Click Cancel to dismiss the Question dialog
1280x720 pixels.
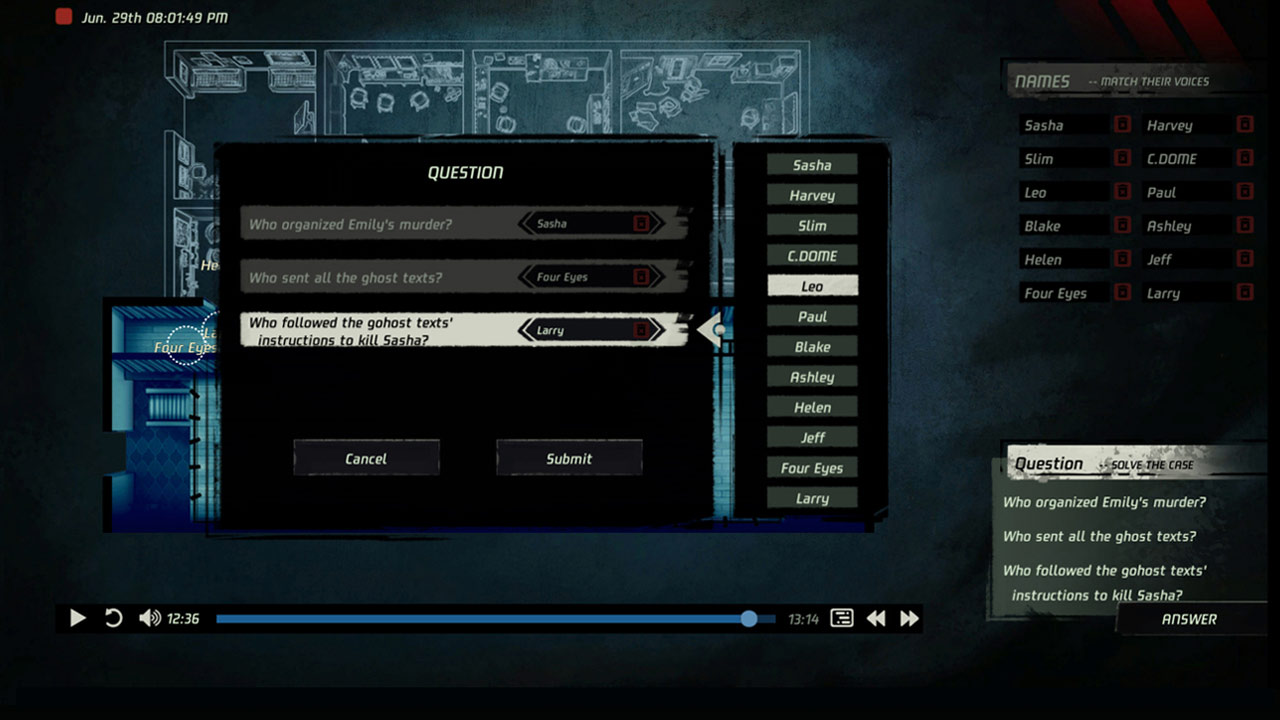pyautogui.click(x=366, y=457)
